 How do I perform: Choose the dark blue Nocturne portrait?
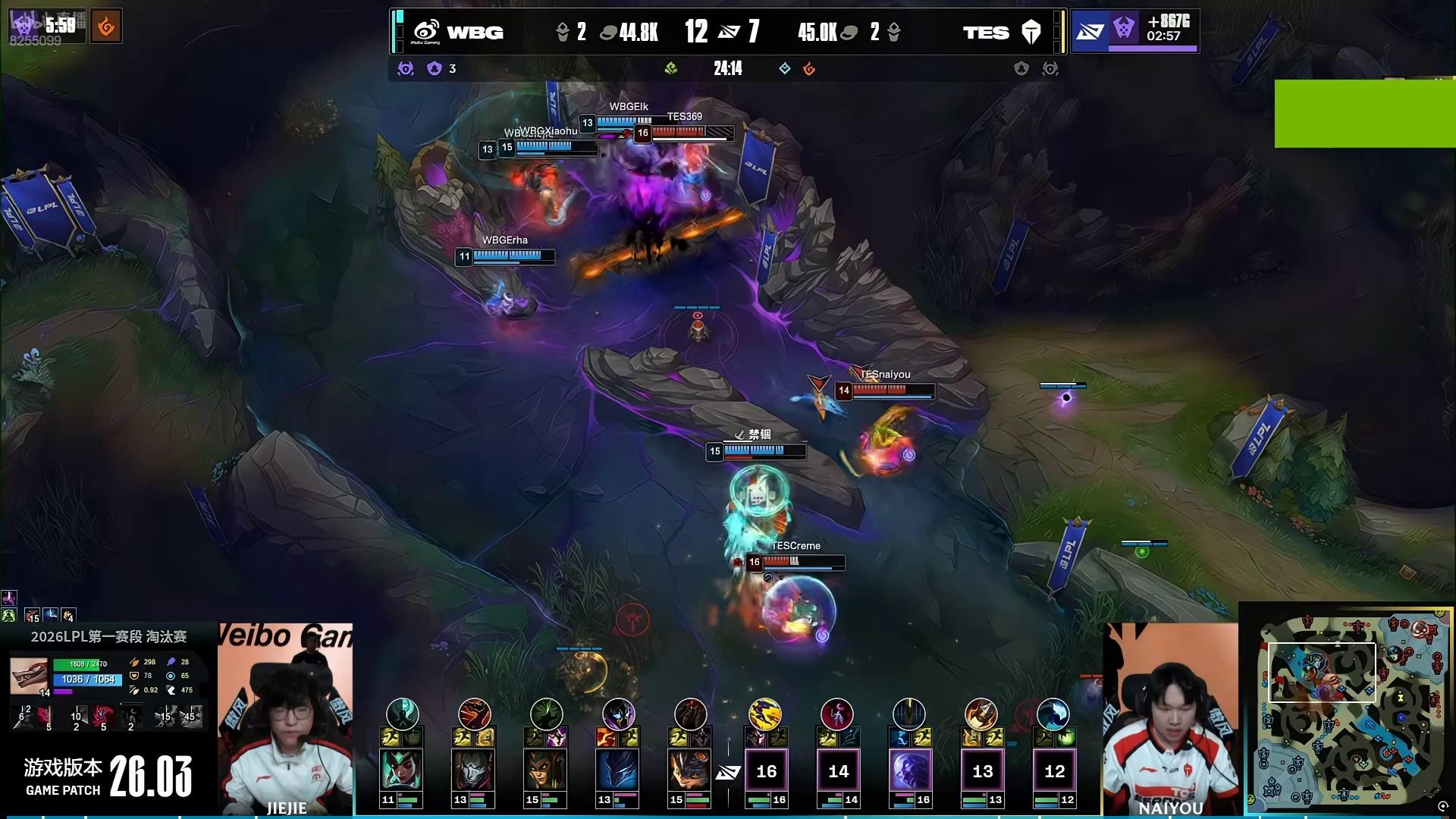point(617,770)
